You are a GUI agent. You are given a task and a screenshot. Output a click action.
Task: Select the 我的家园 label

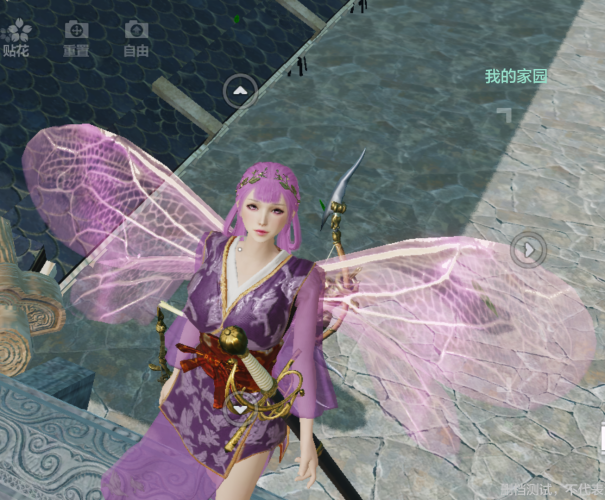coord(516,76)
